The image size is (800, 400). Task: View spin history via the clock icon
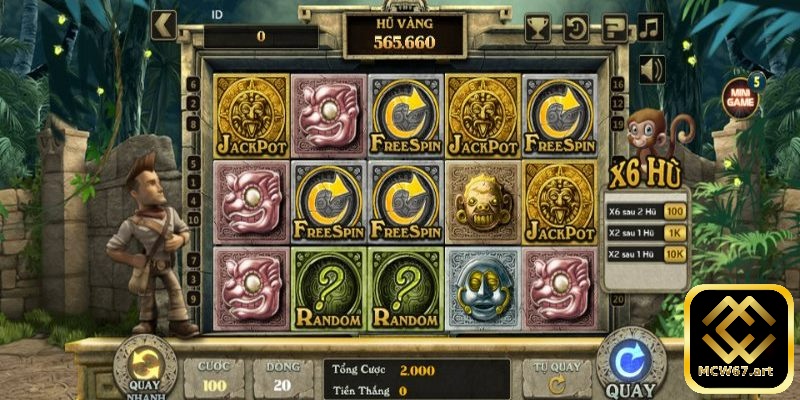click(576, 25)
